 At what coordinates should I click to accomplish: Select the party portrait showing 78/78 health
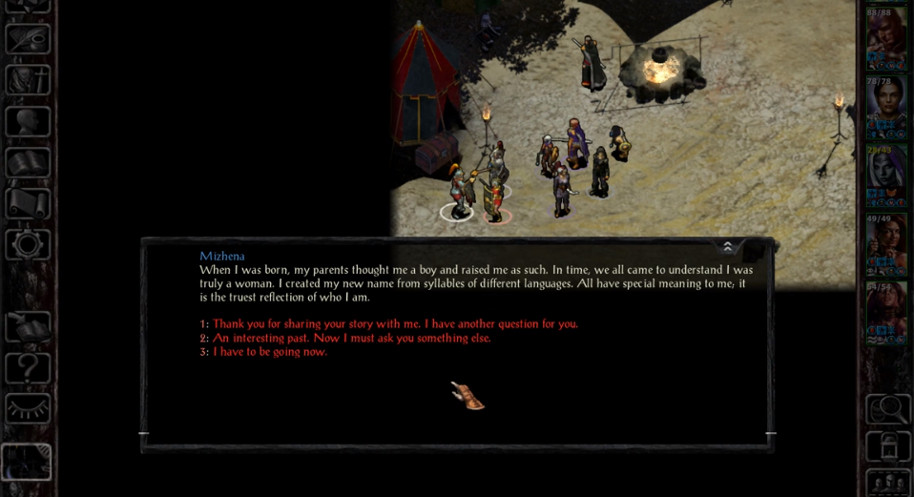point(886,106)
